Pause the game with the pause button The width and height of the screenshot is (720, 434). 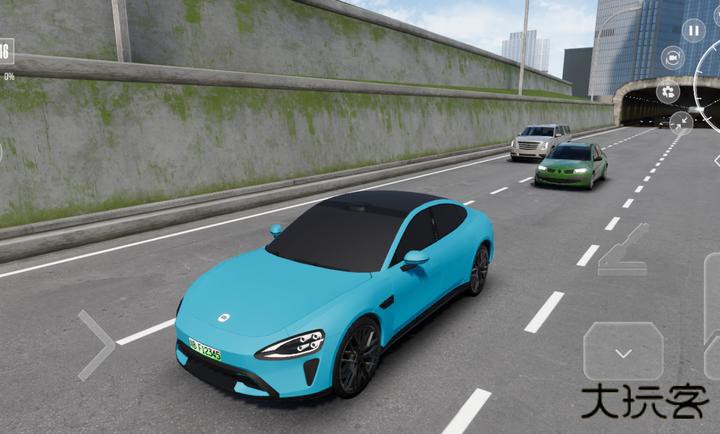pyautogui.click(x=693, y=29)
